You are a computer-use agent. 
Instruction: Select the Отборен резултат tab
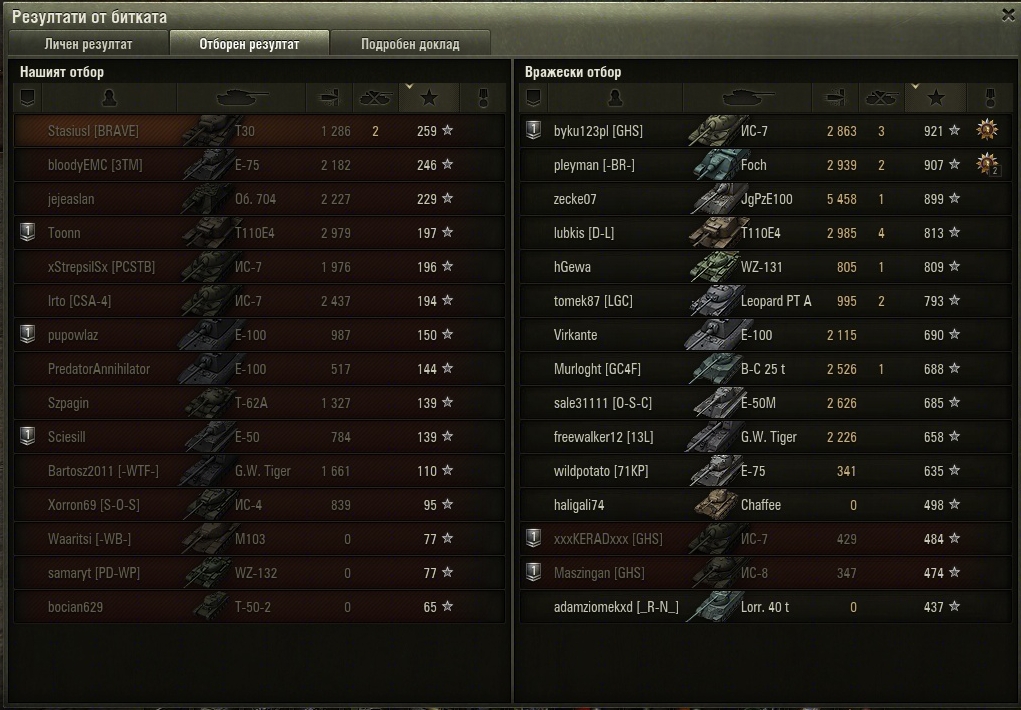249,44
